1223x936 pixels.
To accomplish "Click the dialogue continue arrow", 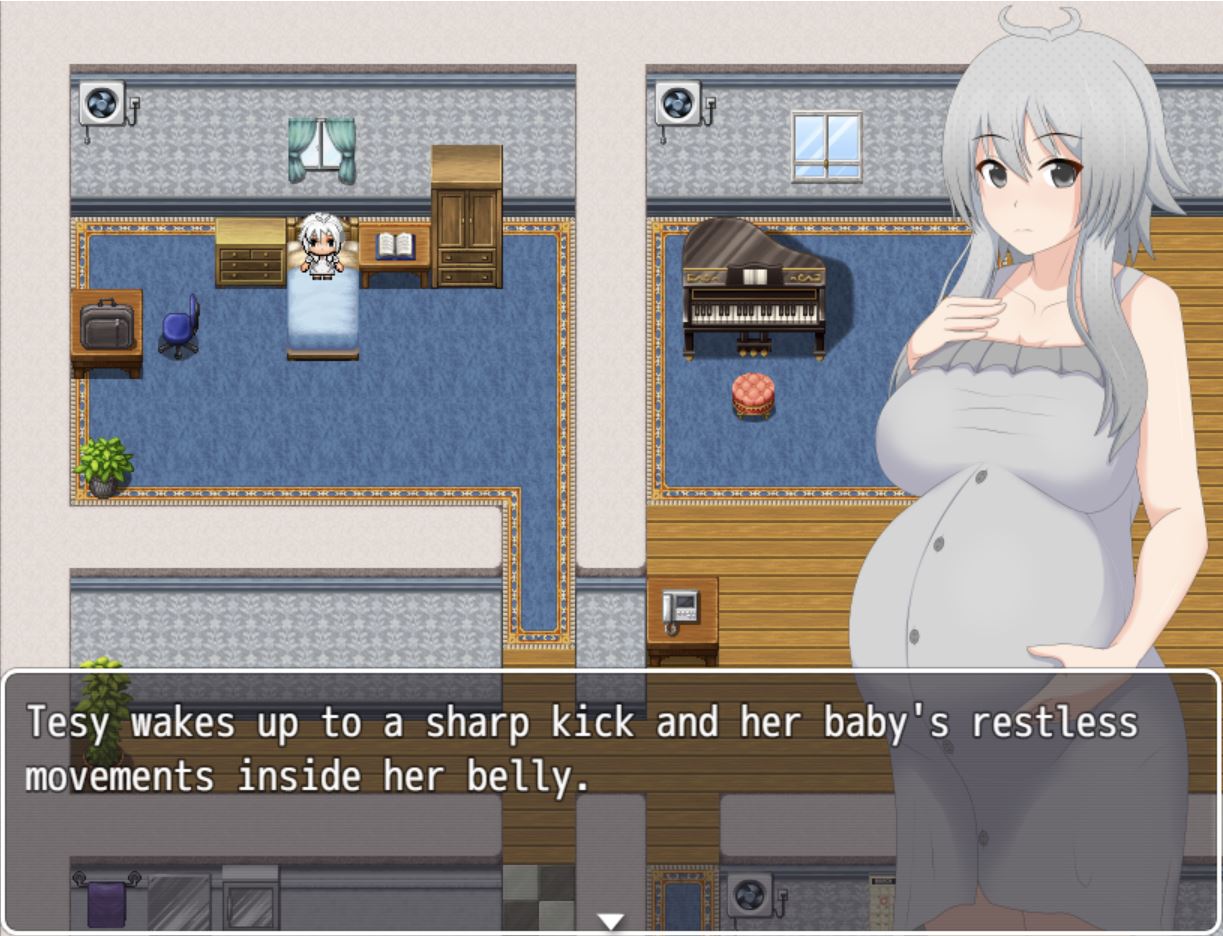I will [x=610, y=921].
